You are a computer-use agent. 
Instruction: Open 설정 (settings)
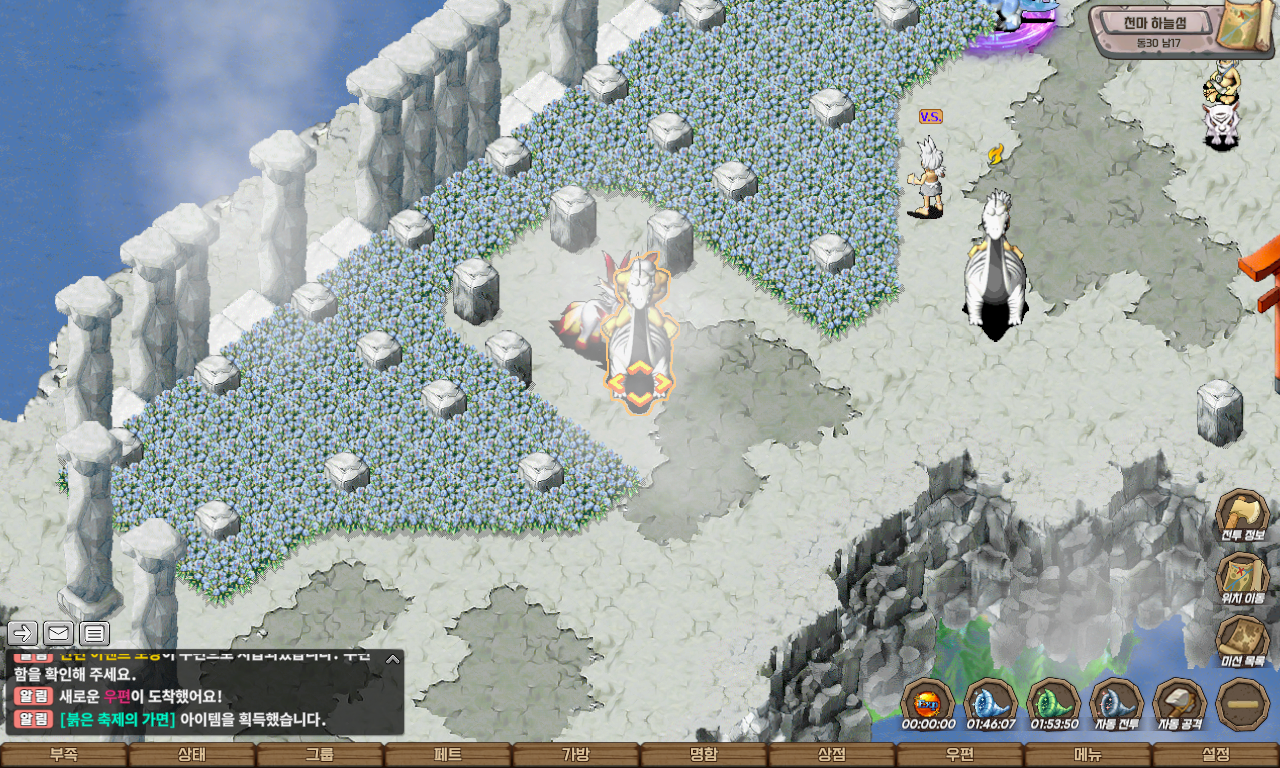pyautogui.click(x=1216, y=755)
